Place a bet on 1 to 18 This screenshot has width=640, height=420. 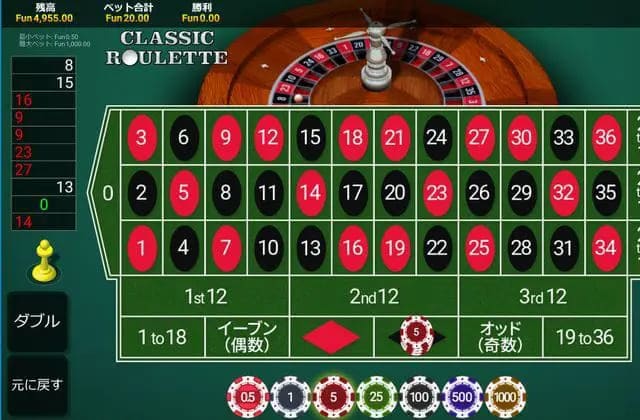(x=161, y=337)
